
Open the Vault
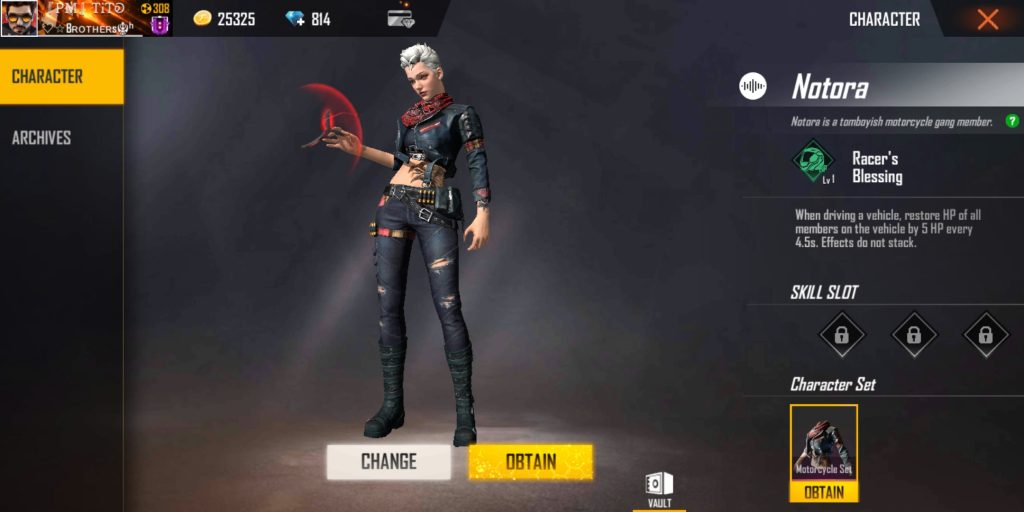659,488
